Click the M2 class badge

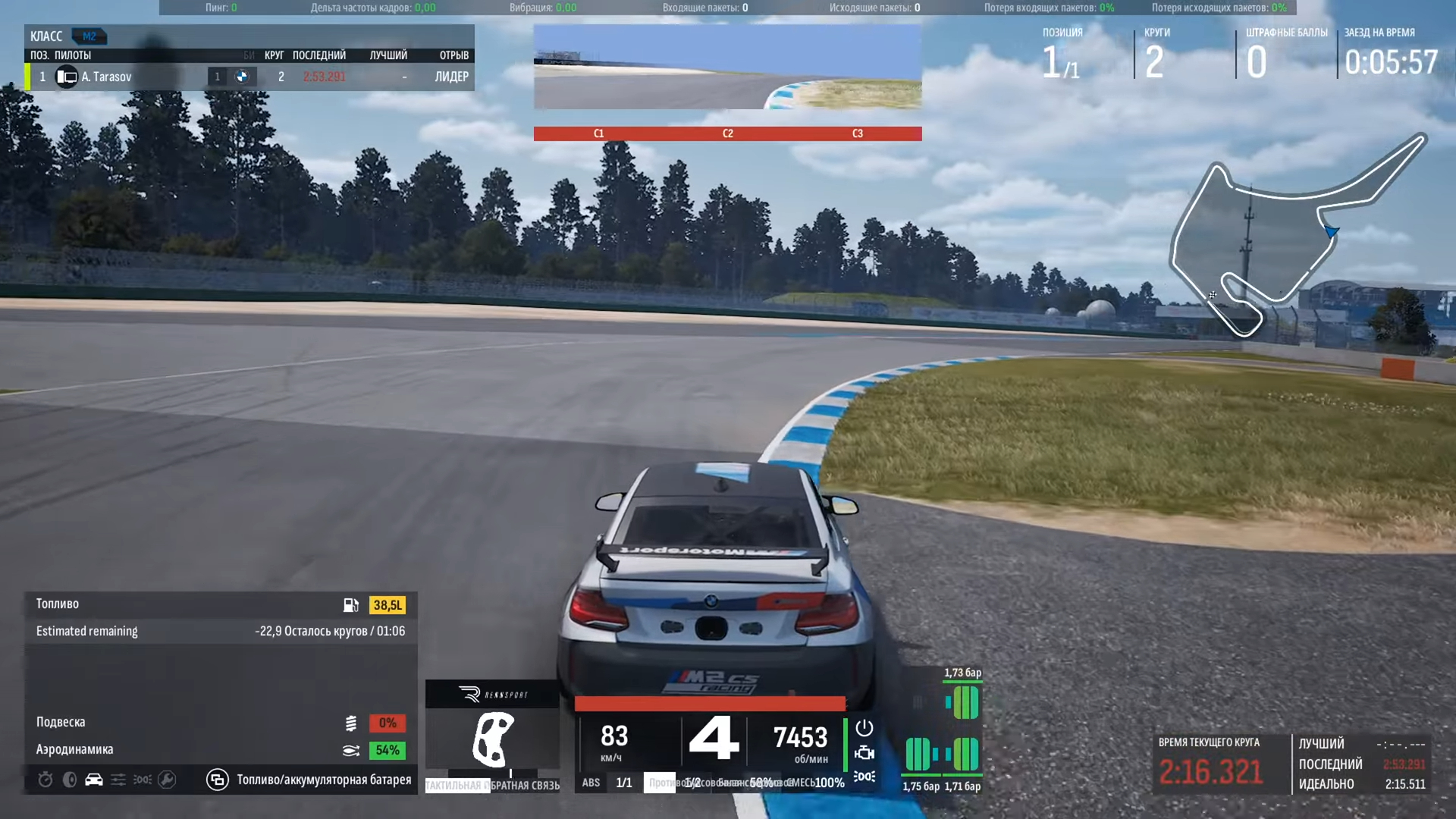coord(89,36)
